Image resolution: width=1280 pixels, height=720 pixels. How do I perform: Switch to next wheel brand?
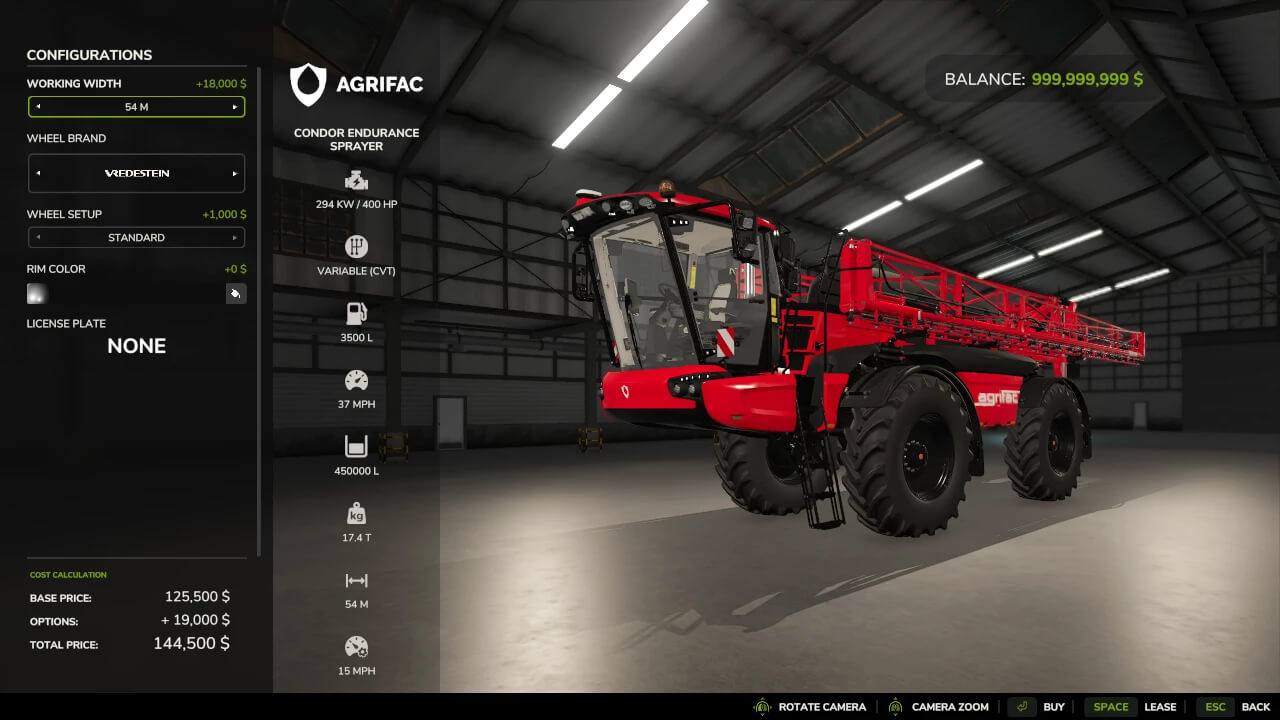click(235, 173)
